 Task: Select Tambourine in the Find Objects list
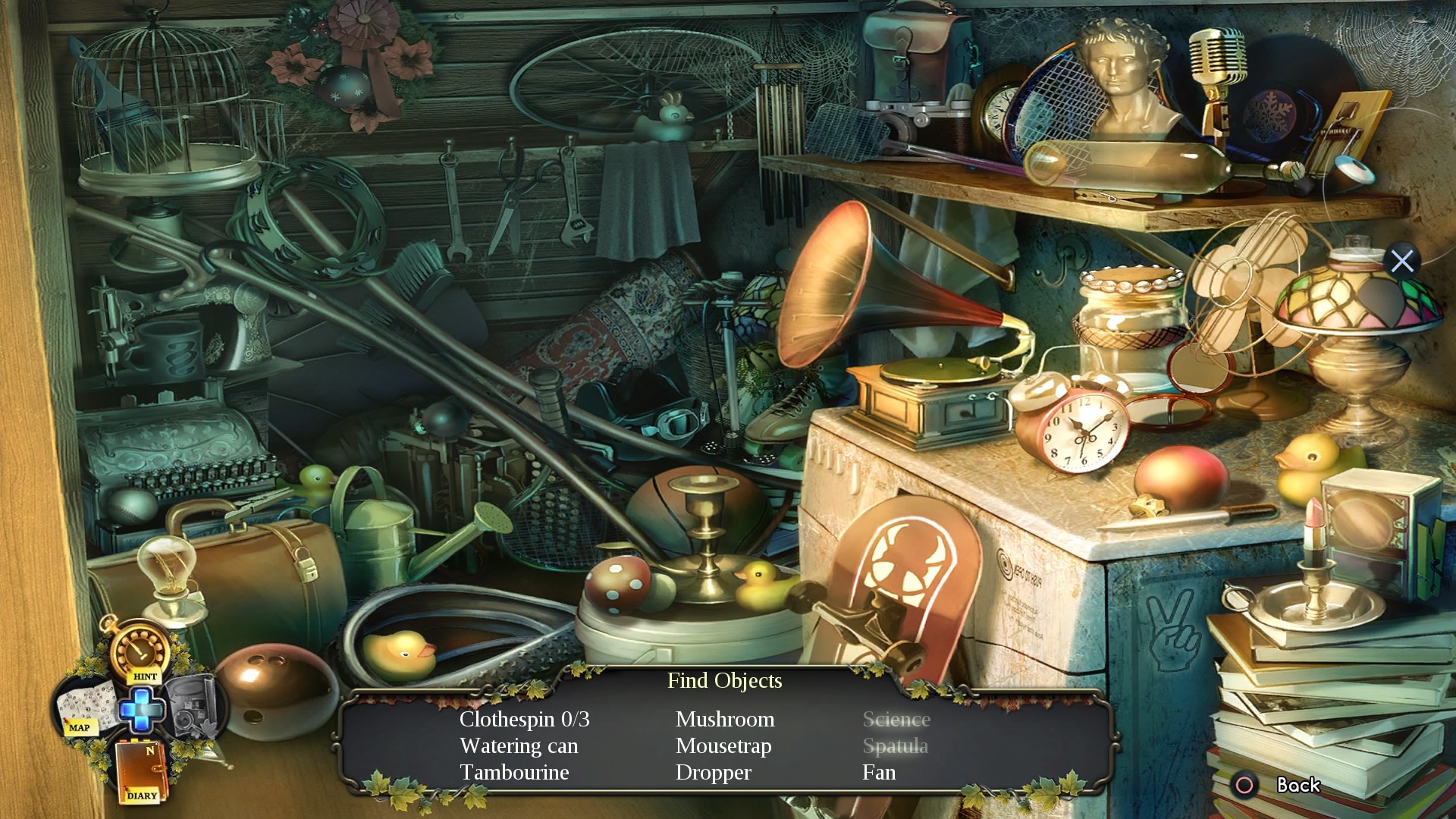tap(514, 773)
